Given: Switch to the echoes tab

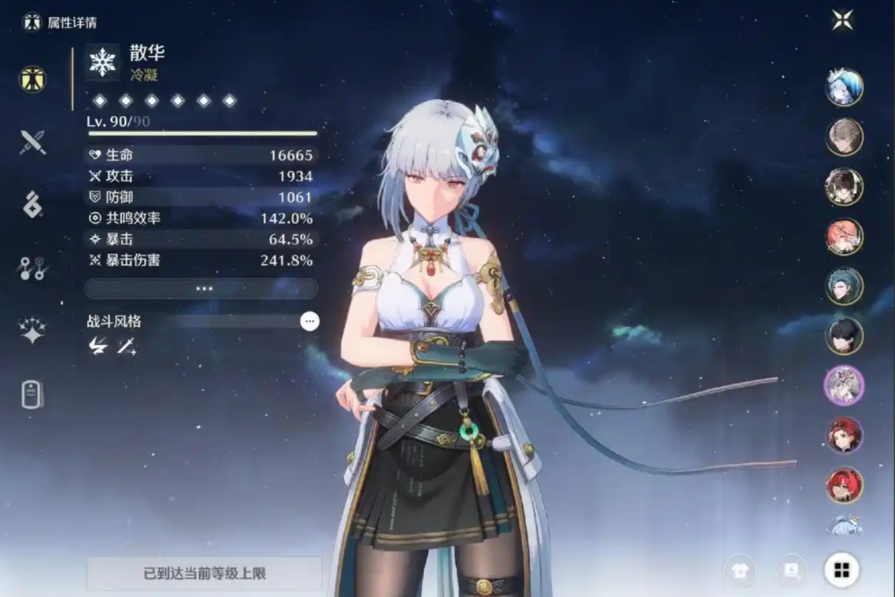Looking at the screenshot, I should coord(33,205).
